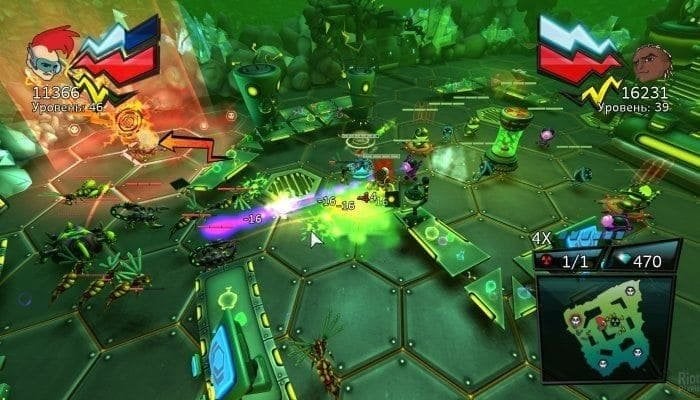Screen dimensions: 700x400
Task: Click the 4X game speed indicator
Action: coord(541,238)
